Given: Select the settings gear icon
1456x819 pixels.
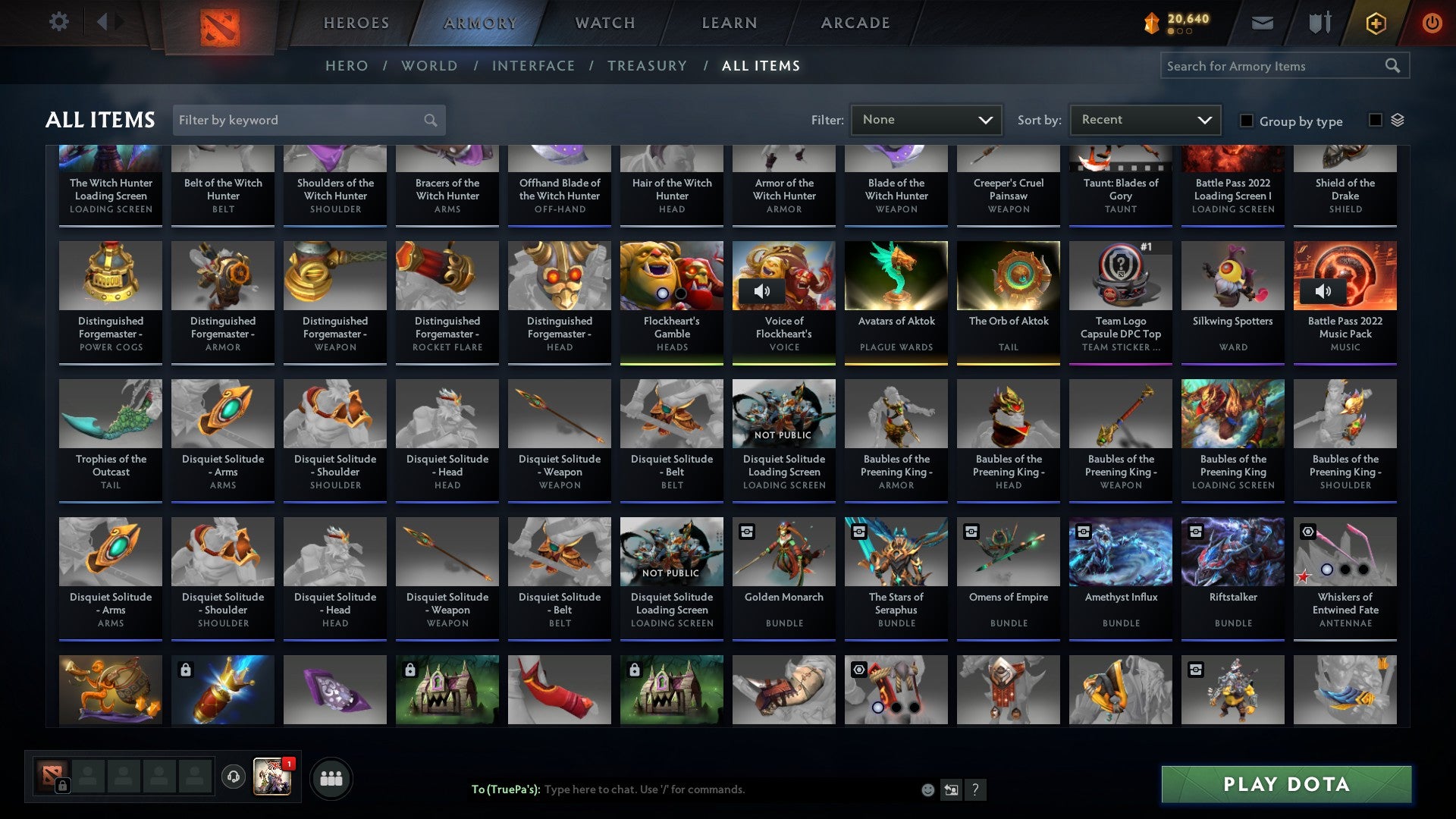Looking at the screenshot, I should pyautogui.click(x=59, y=22).
